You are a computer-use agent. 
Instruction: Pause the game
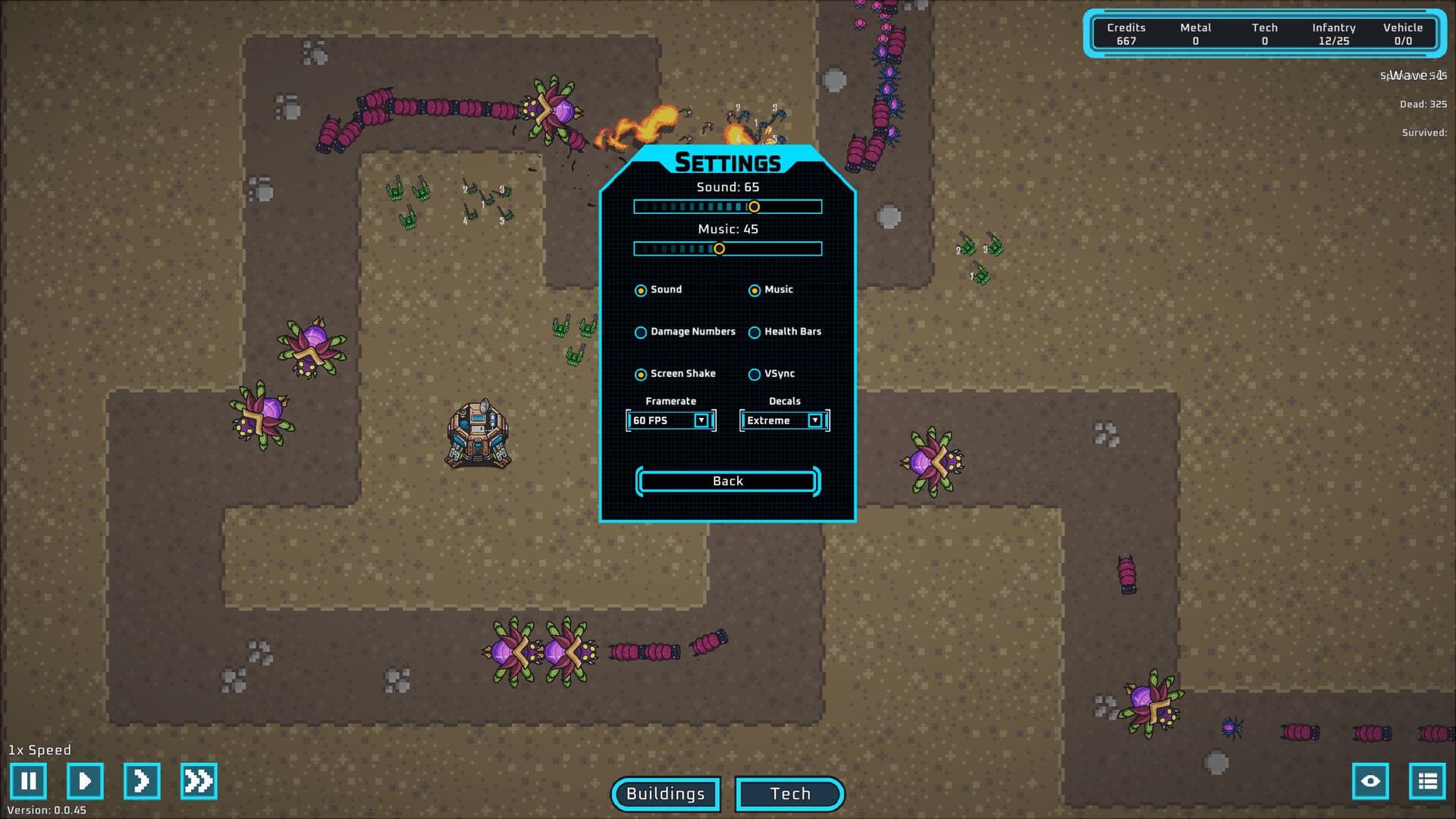(29, 781)
